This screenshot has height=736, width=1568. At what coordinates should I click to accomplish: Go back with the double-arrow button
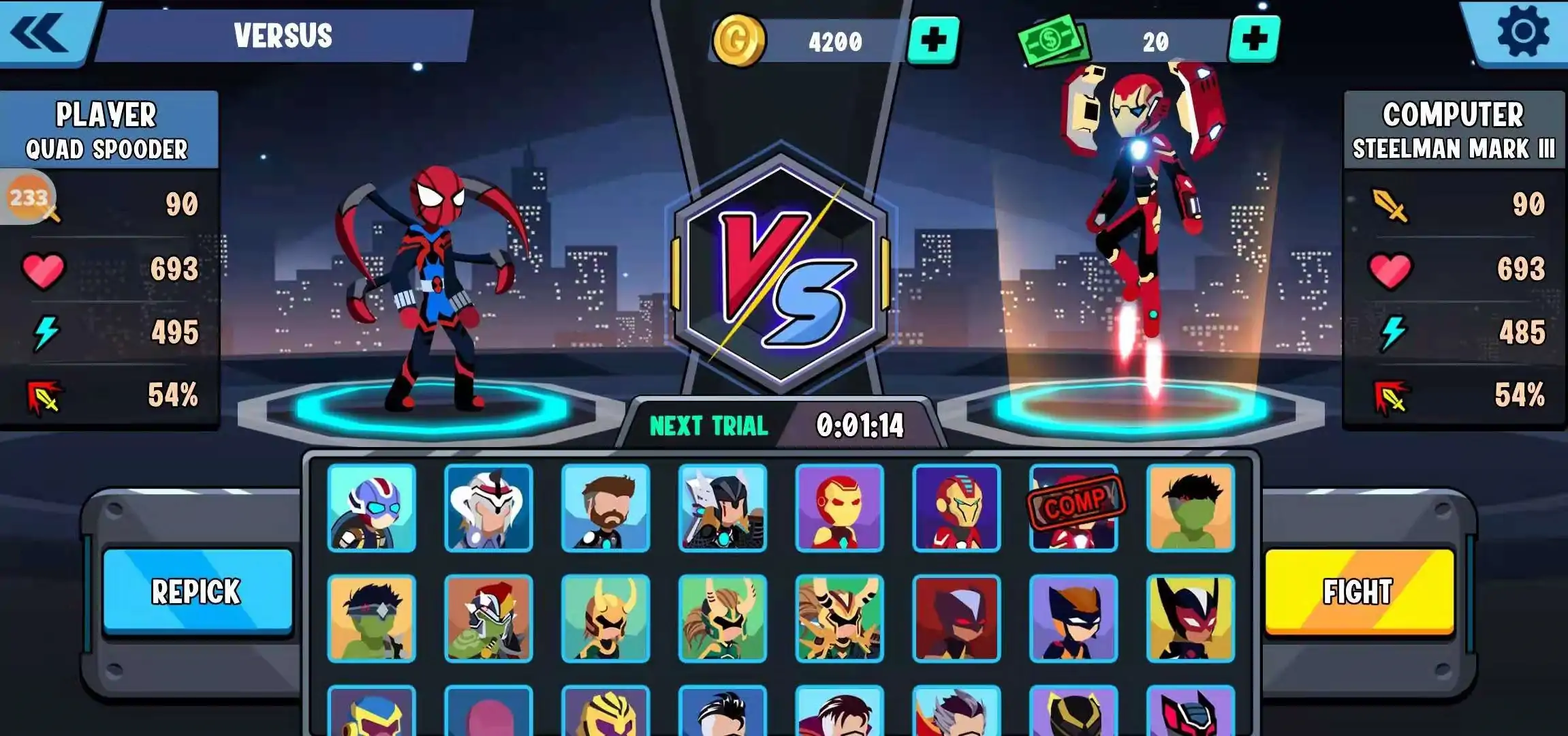pyautogui.click(x=41, y=33)
